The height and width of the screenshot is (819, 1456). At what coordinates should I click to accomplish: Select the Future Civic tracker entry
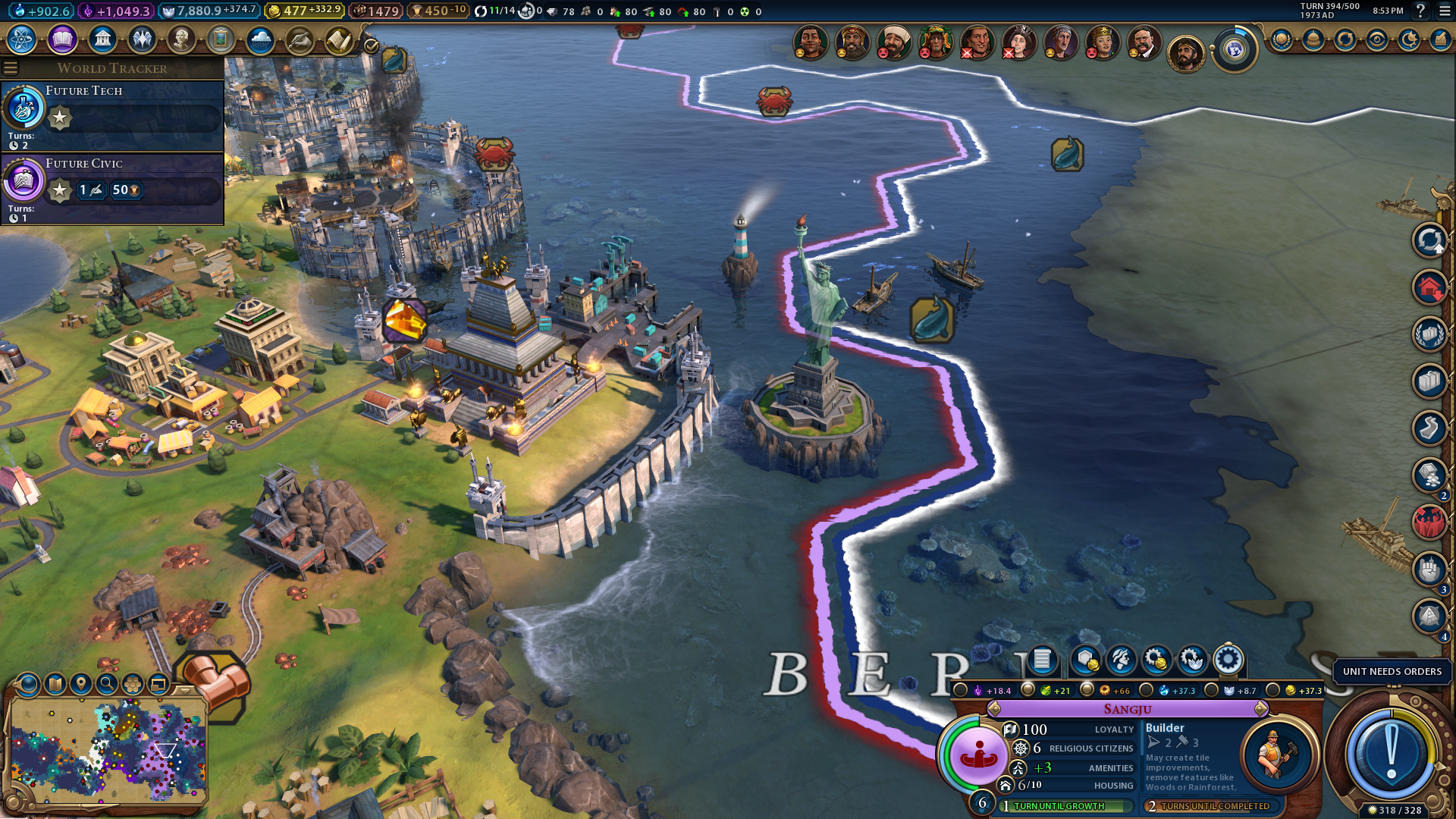pyautogui.click(x=112, y=188)
